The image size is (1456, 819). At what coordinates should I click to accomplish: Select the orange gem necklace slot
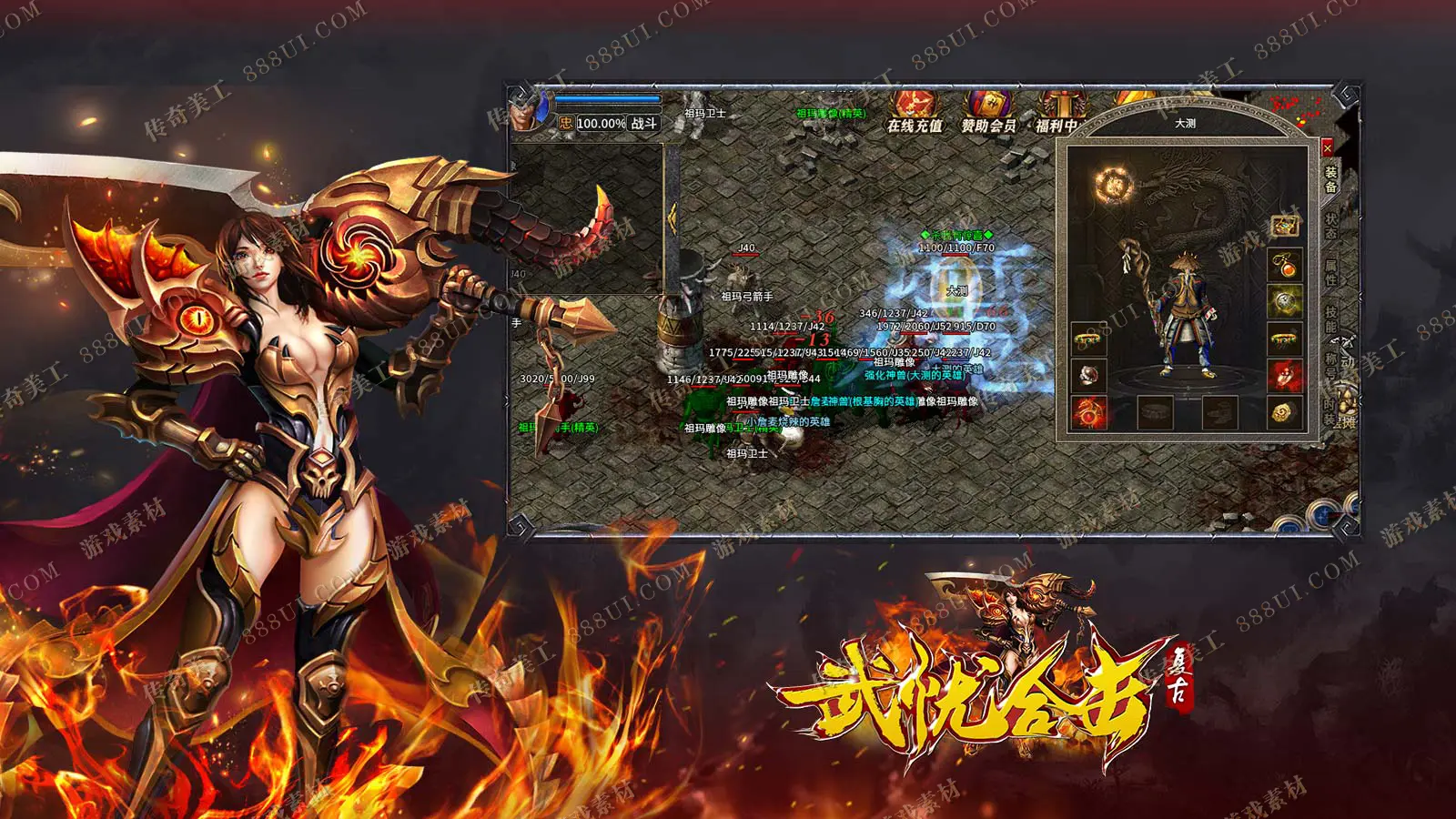tap(1285, 267)
